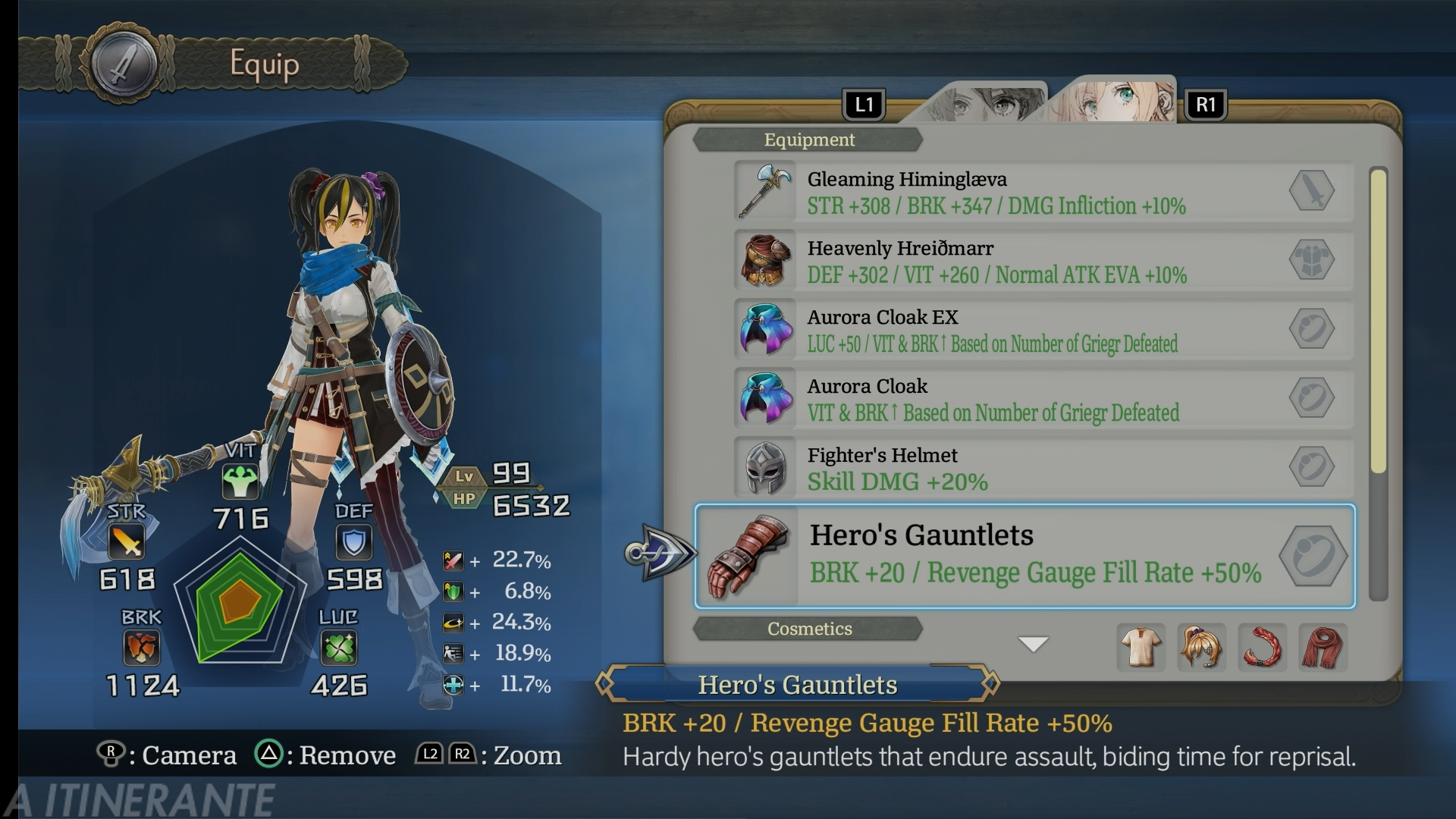Pick the plain Aurora Cloak accessory slot

tap(1043, 399)
